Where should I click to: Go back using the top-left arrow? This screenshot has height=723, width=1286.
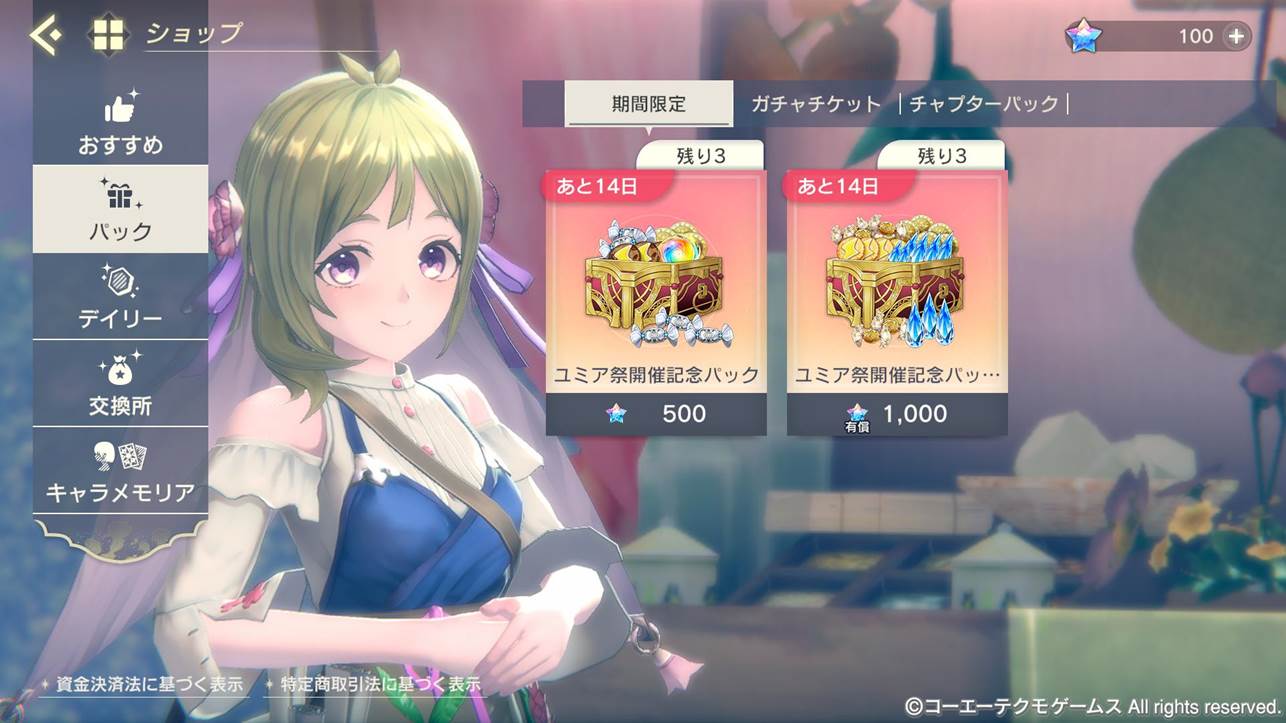coord(44,36)
